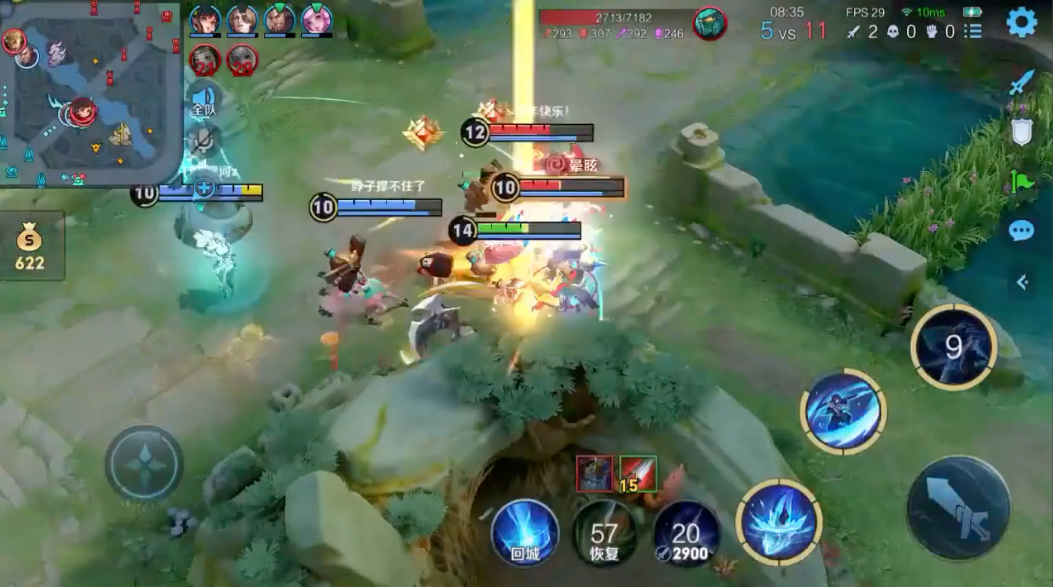The height and width of the screenshot is (587, 1053).
Task: Select the pink-haired teammate portrait
Action: tap(317, 19)
